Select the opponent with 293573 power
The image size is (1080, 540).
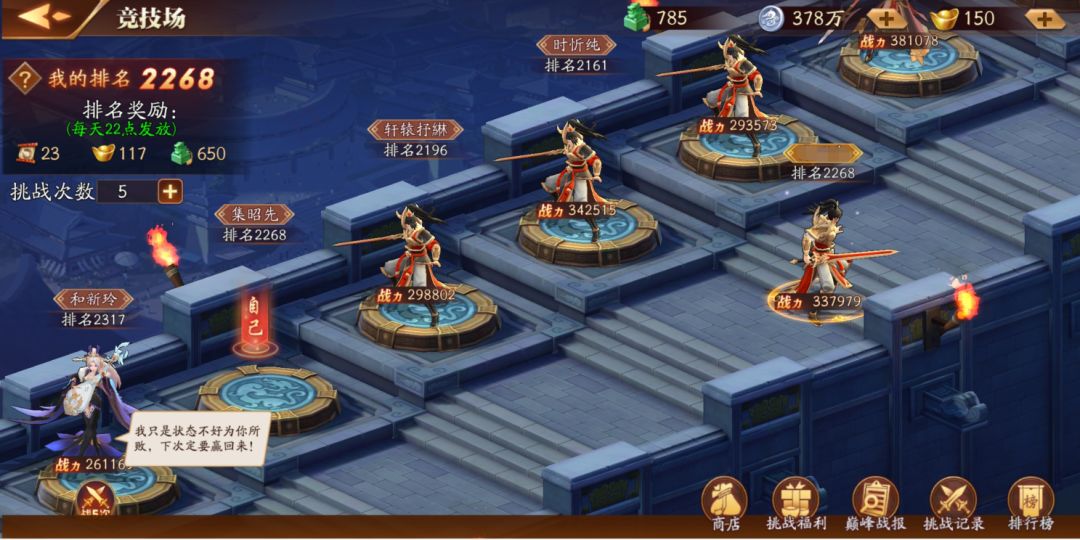737,100
